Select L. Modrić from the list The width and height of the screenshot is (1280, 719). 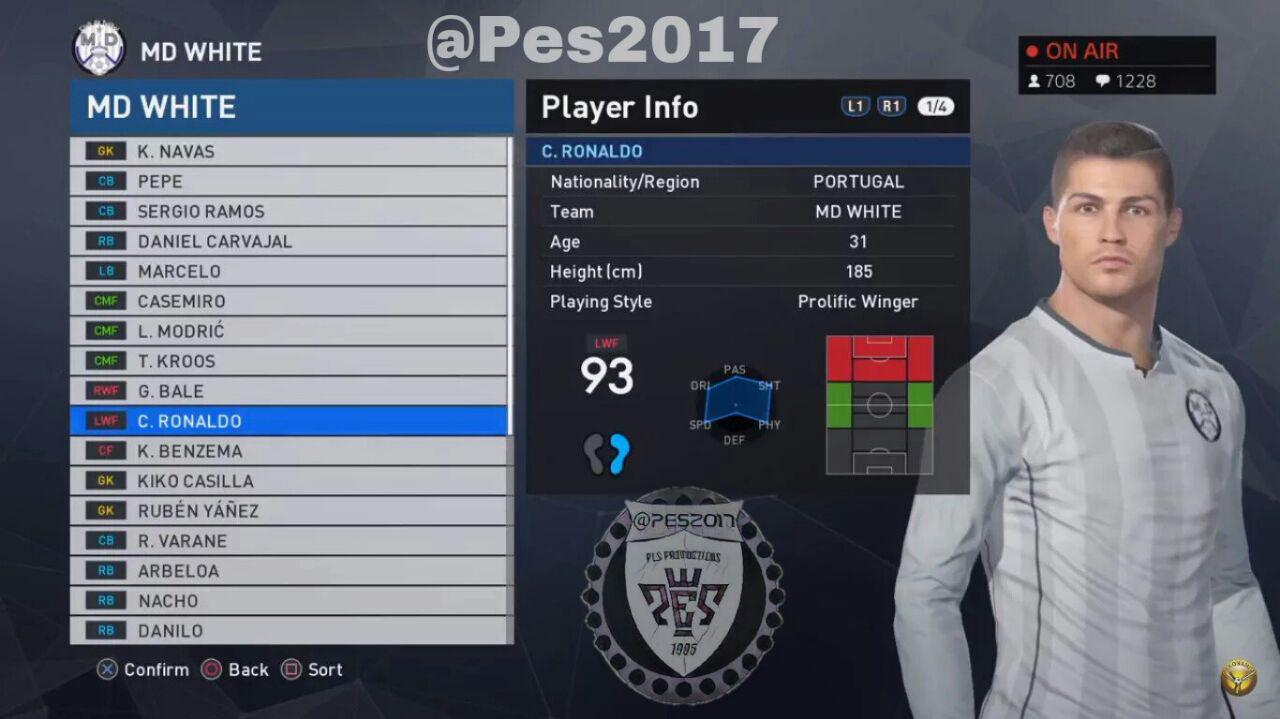tap(288, 331)
